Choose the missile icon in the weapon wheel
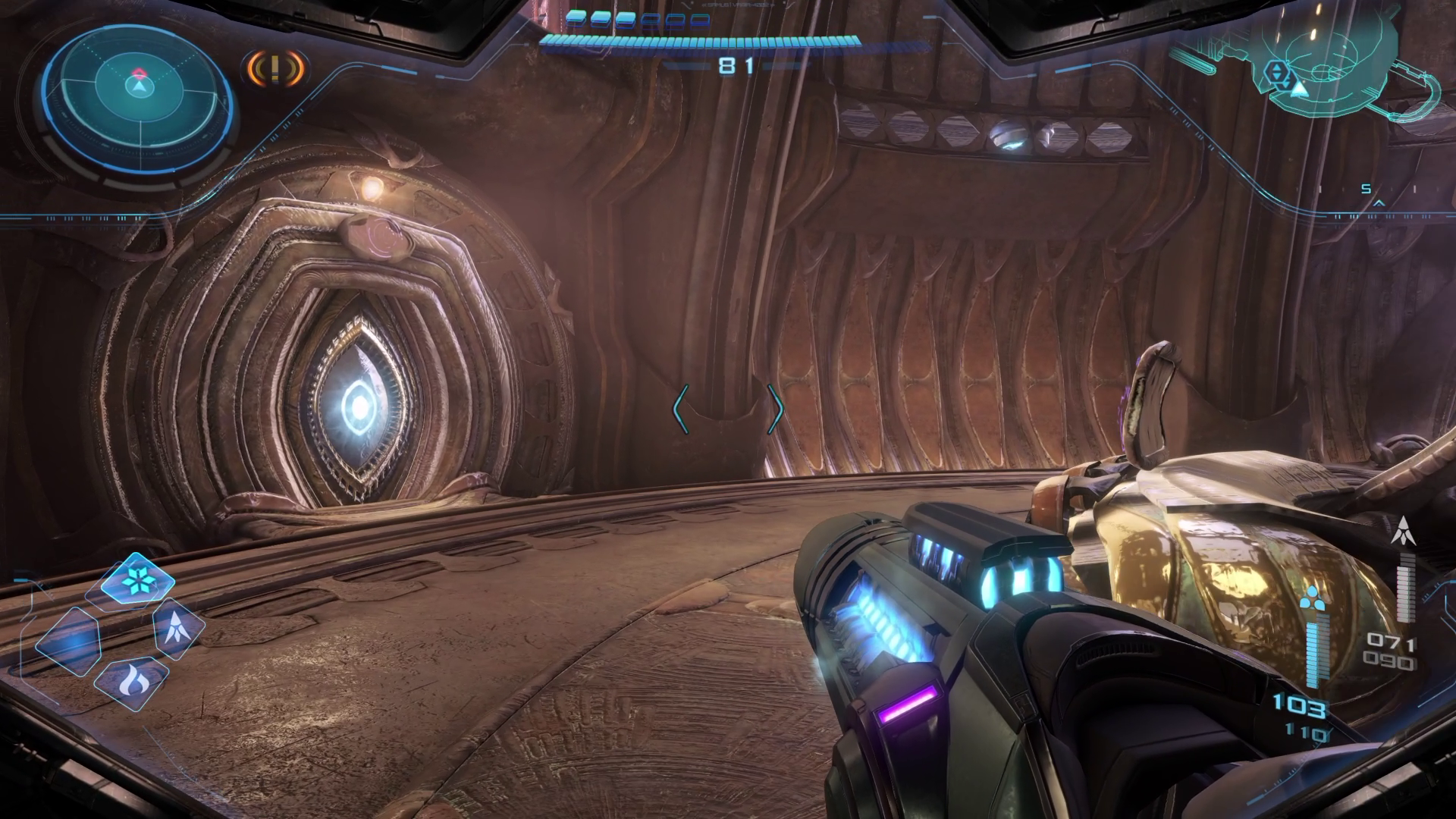Image resolution: width=1456 pixels, height=819 pixels. point(178,629)
